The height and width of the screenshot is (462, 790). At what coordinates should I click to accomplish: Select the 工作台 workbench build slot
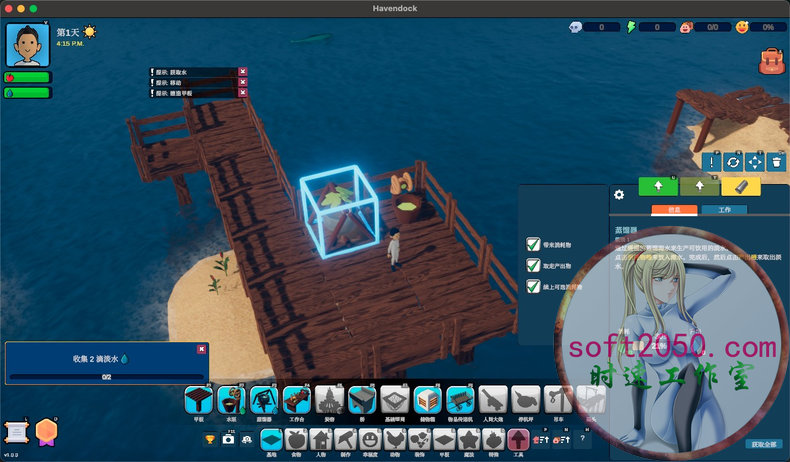coord(296,400)
